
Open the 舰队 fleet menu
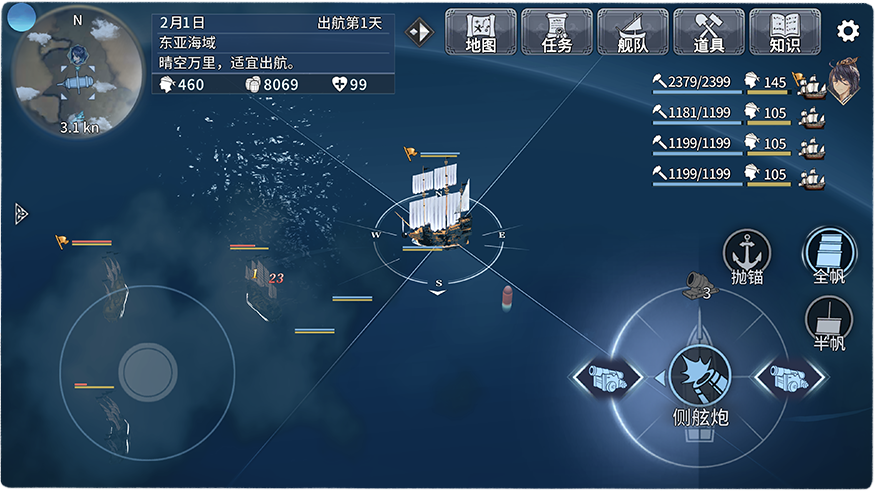(x=632, y=32)
